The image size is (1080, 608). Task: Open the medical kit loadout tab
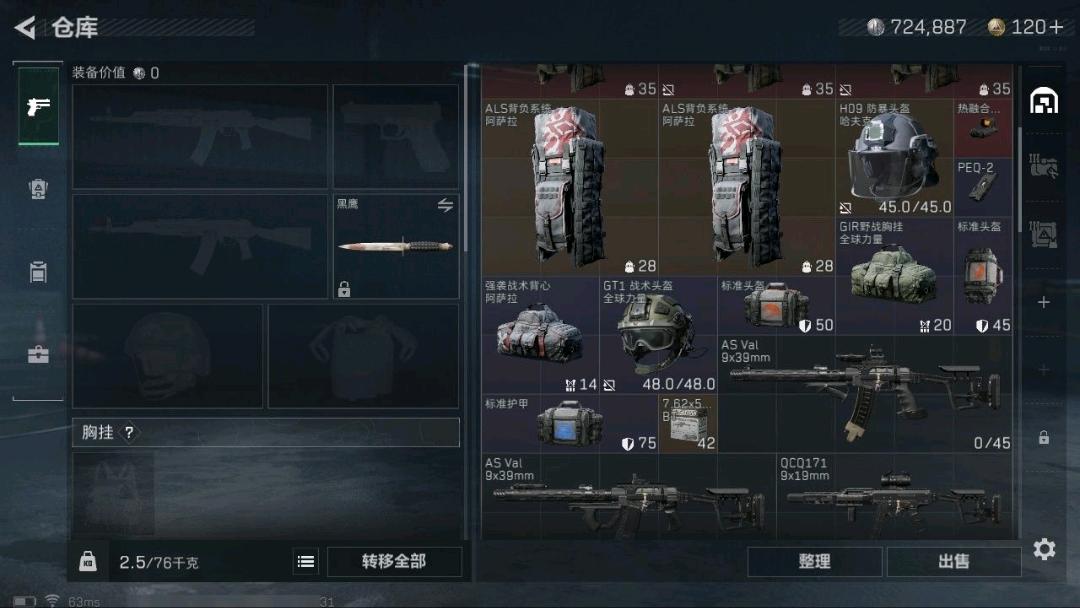39,353
